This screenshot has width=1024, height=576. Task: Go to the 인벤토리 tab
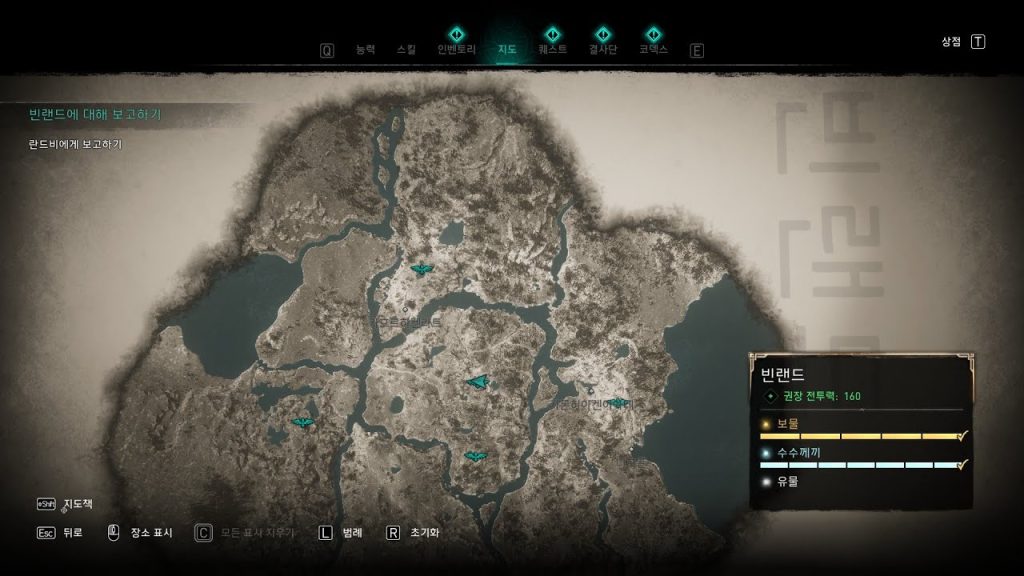coord(455,49)
